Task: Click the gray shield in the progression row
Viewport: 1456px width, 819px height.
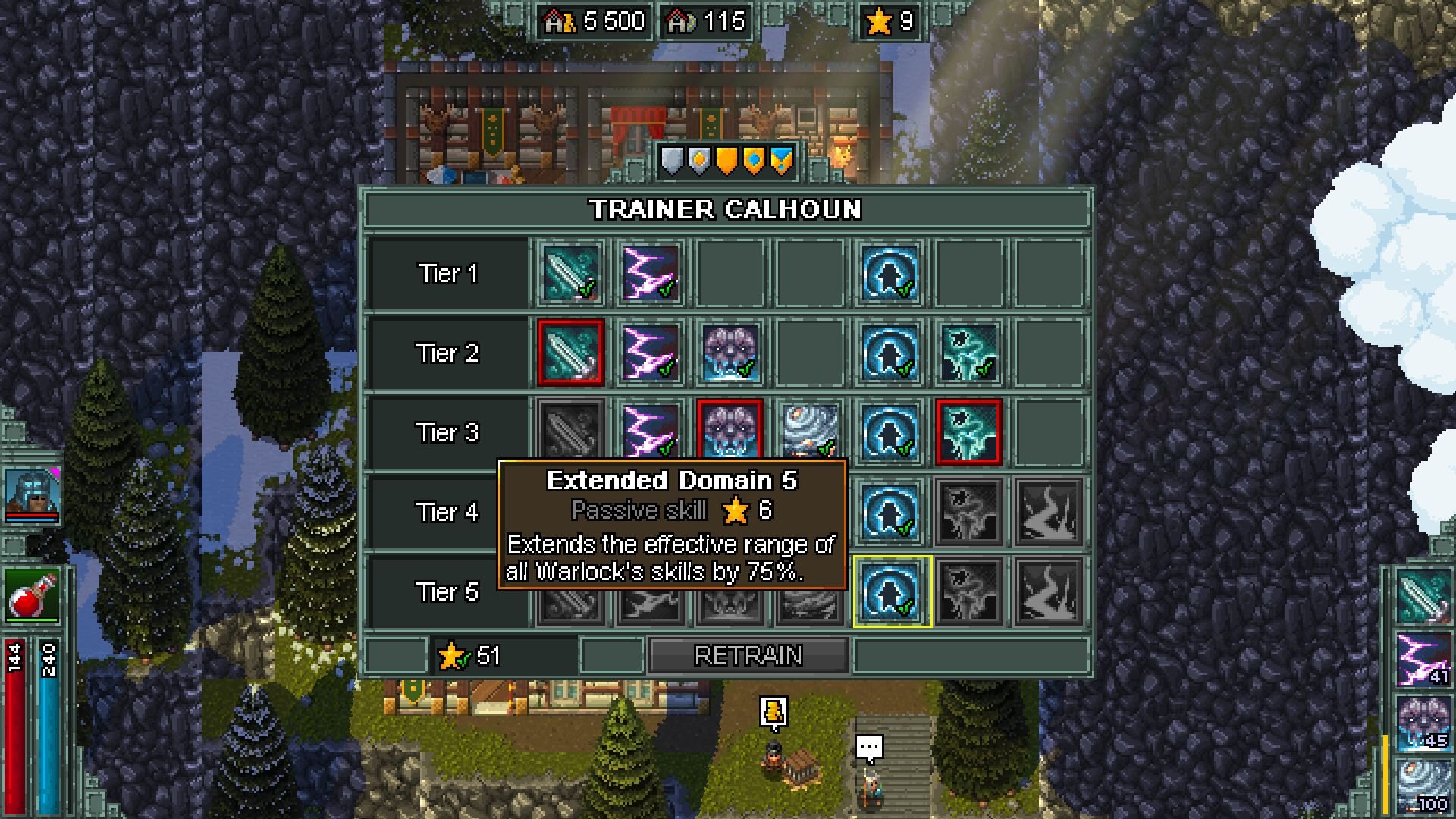Action: coord(670,162)
